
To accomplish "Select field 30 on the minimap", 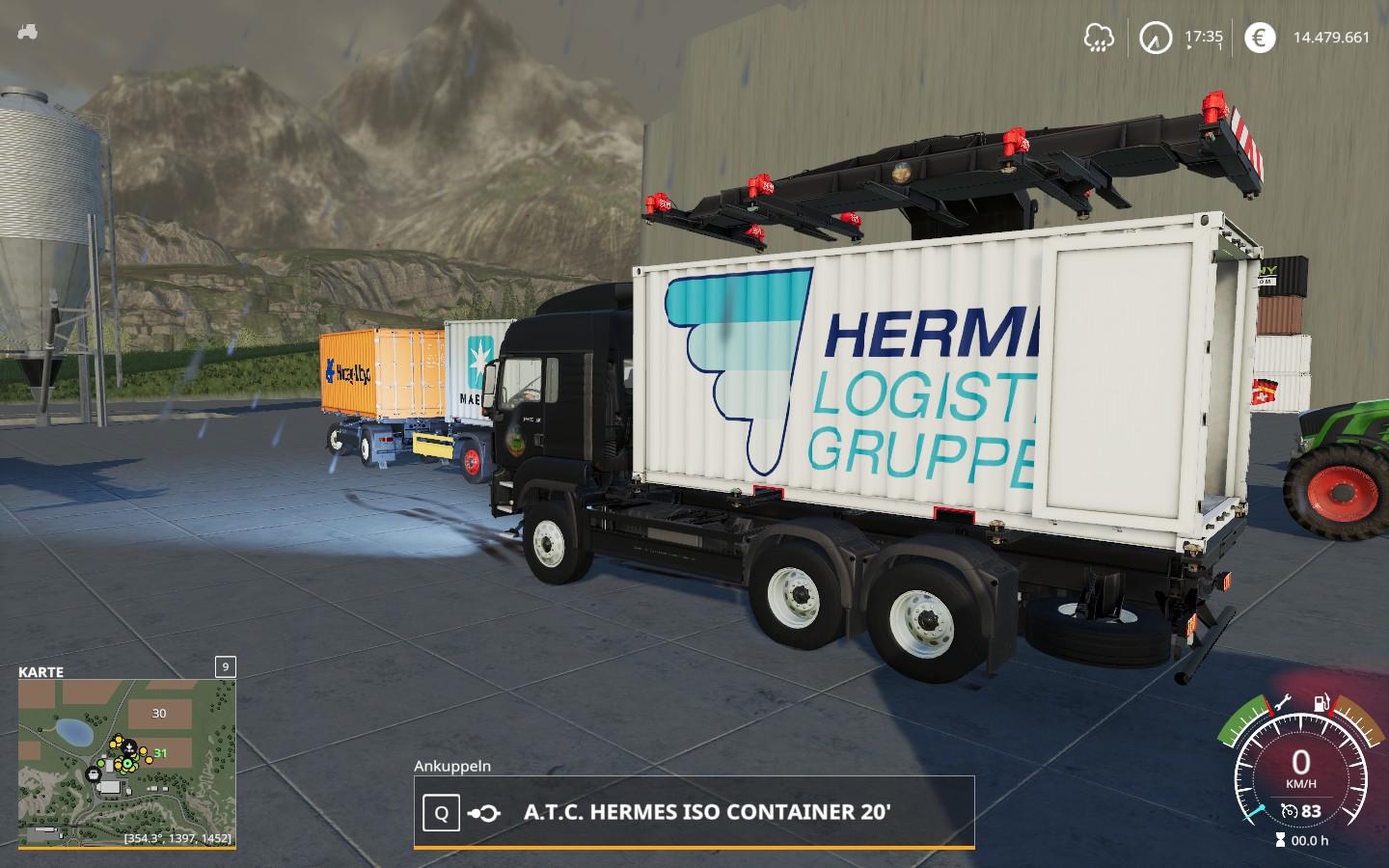I will point(159,714).
